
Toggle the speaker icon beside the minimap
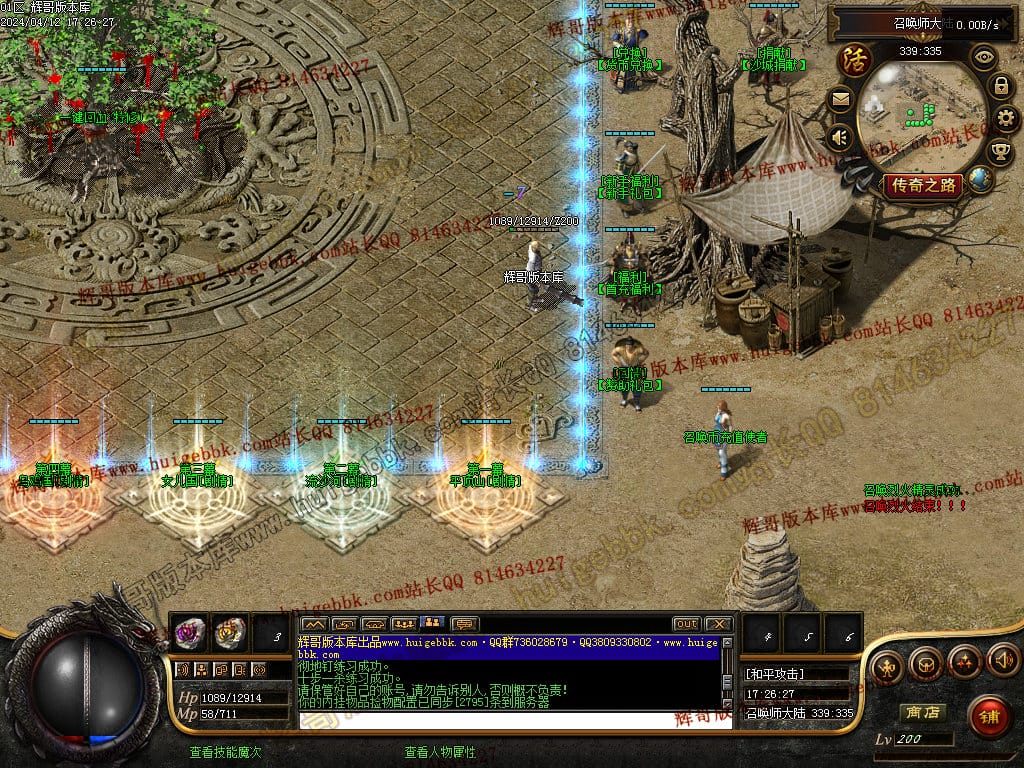pyautogui.click(x=840, y=137)
